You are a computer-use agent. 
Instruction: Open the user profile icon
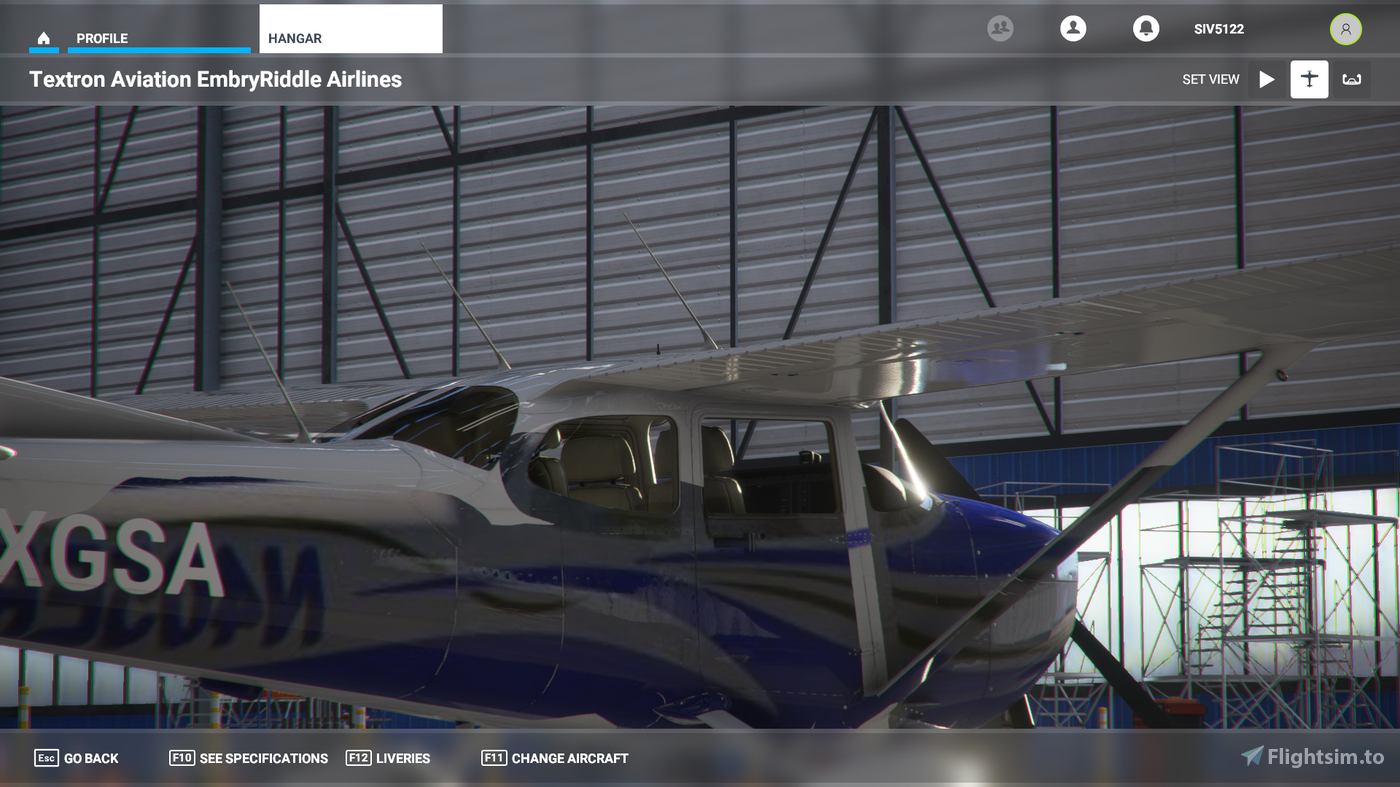pyautogui.click(x=1073, y=28)
